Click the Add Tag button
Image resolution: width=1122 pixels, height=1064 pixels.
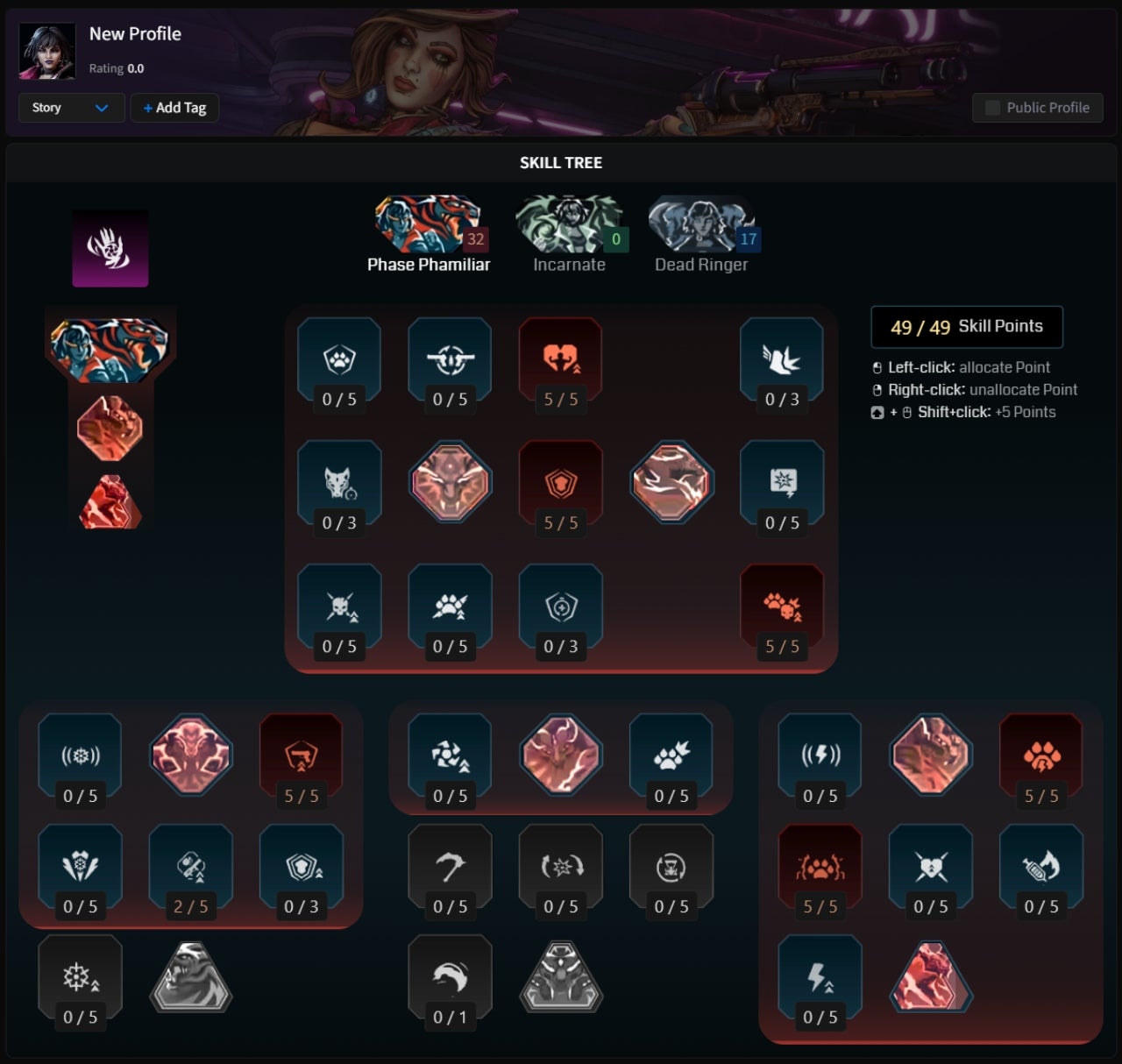174,108
